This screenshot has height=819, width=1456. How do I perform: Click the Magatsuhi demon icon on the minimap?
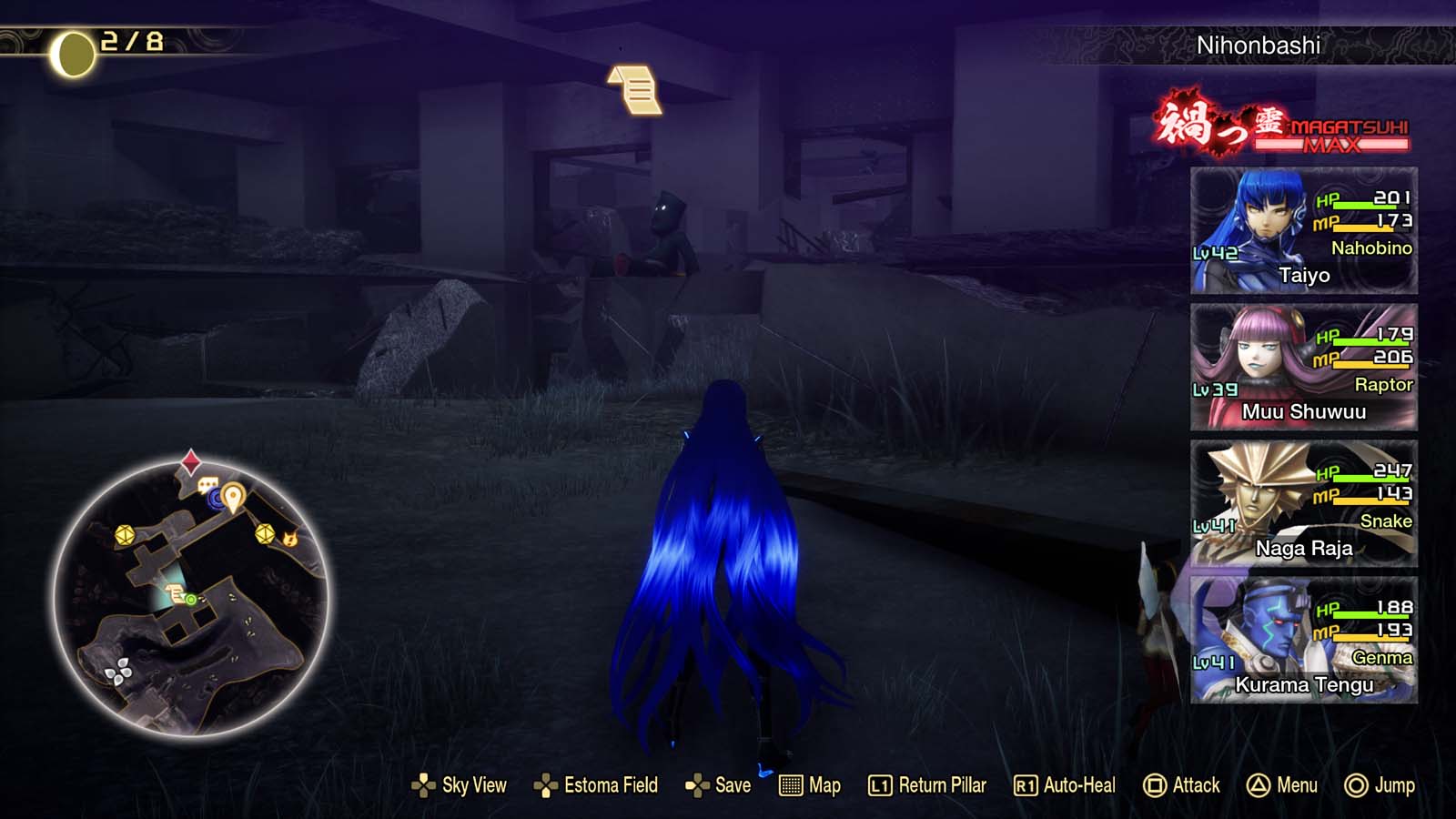point(292,541)
